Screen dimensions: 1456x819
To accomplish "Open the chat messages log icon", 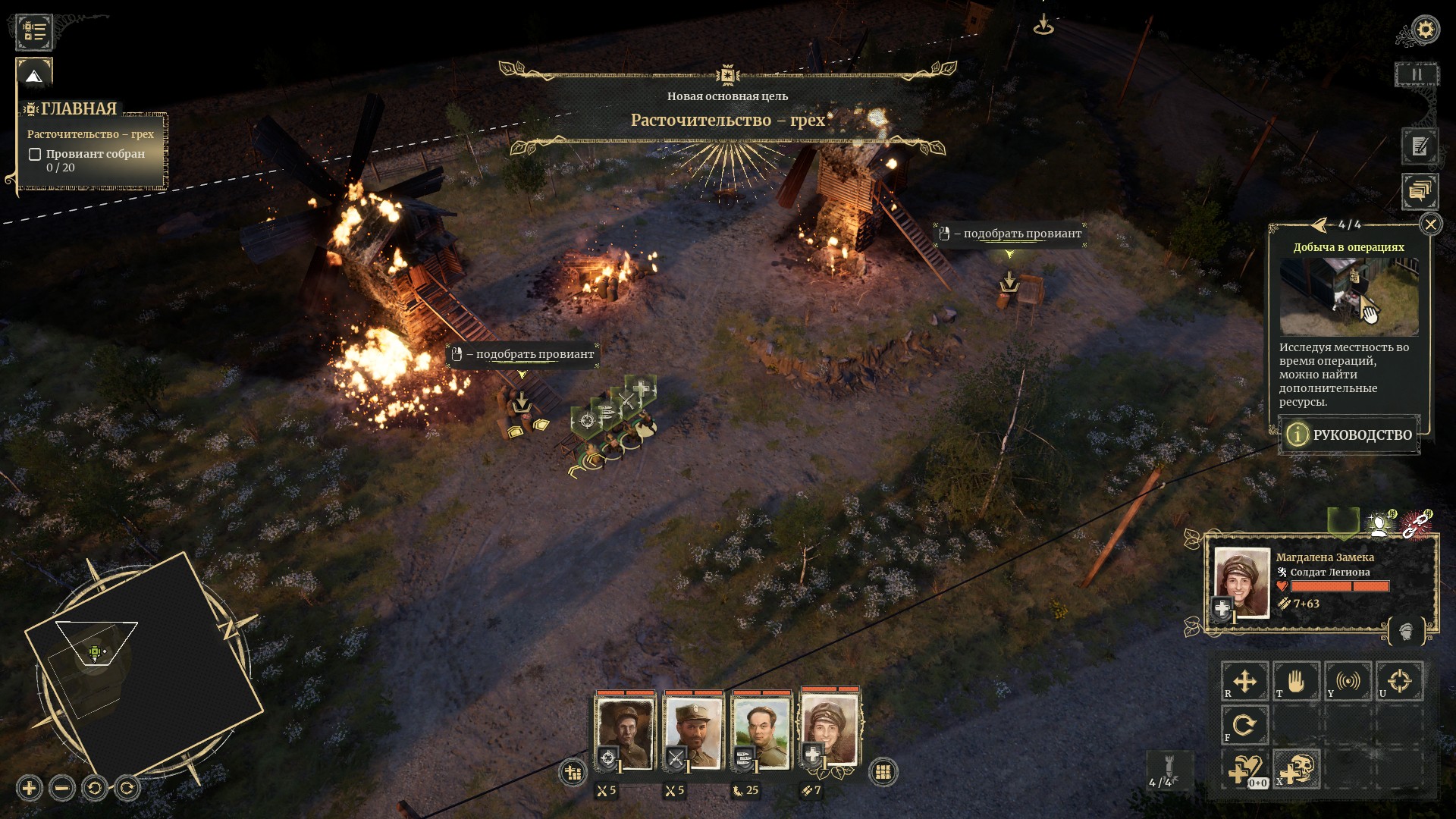I will tap(1419, 191).
